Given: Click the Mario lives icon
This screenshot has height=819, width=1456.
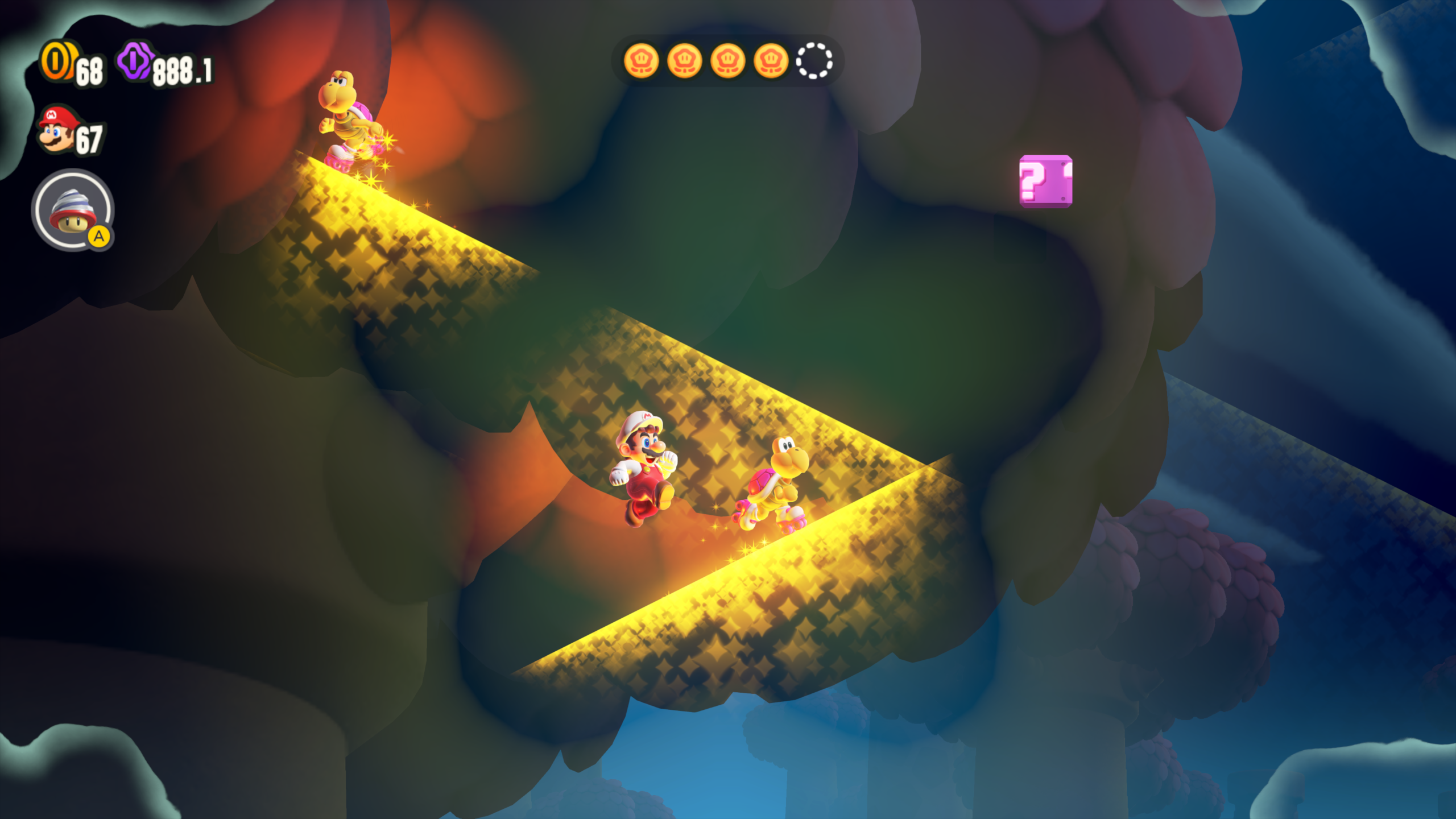Looking at the screenshot, I should coord(57,130).
